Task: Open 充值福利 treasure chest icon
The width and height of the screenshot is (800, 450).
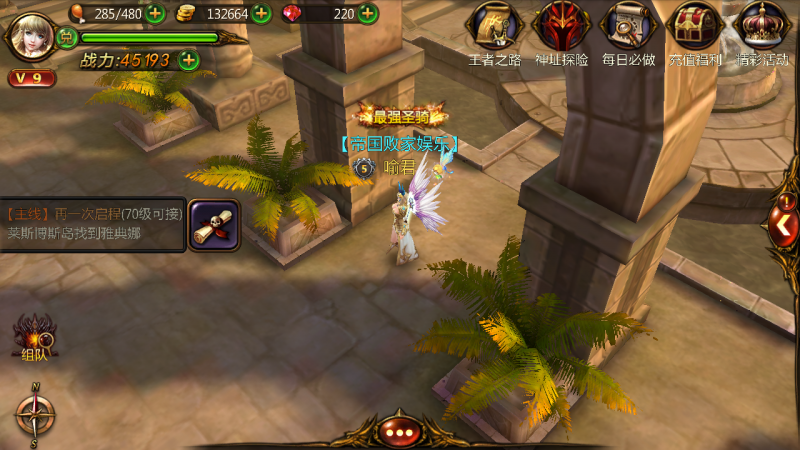Action: click(x=695, y=28)
